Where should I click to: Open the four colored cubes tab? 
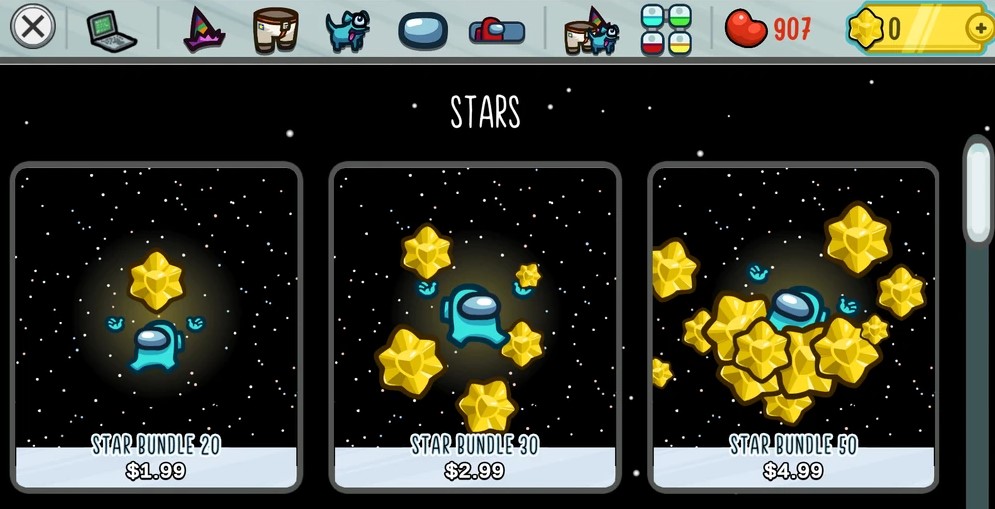[x=666, y=29]
